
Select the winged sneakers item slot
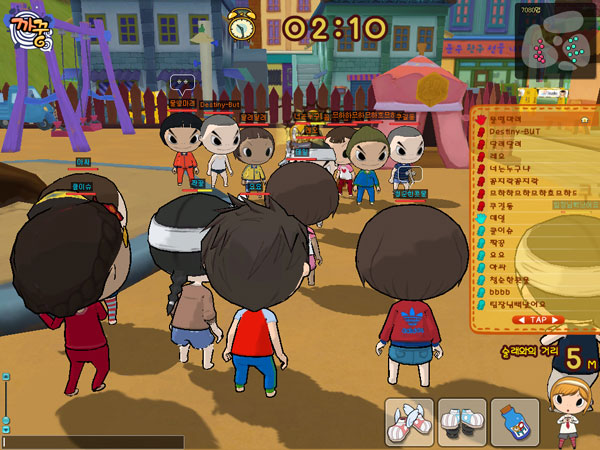410,422
